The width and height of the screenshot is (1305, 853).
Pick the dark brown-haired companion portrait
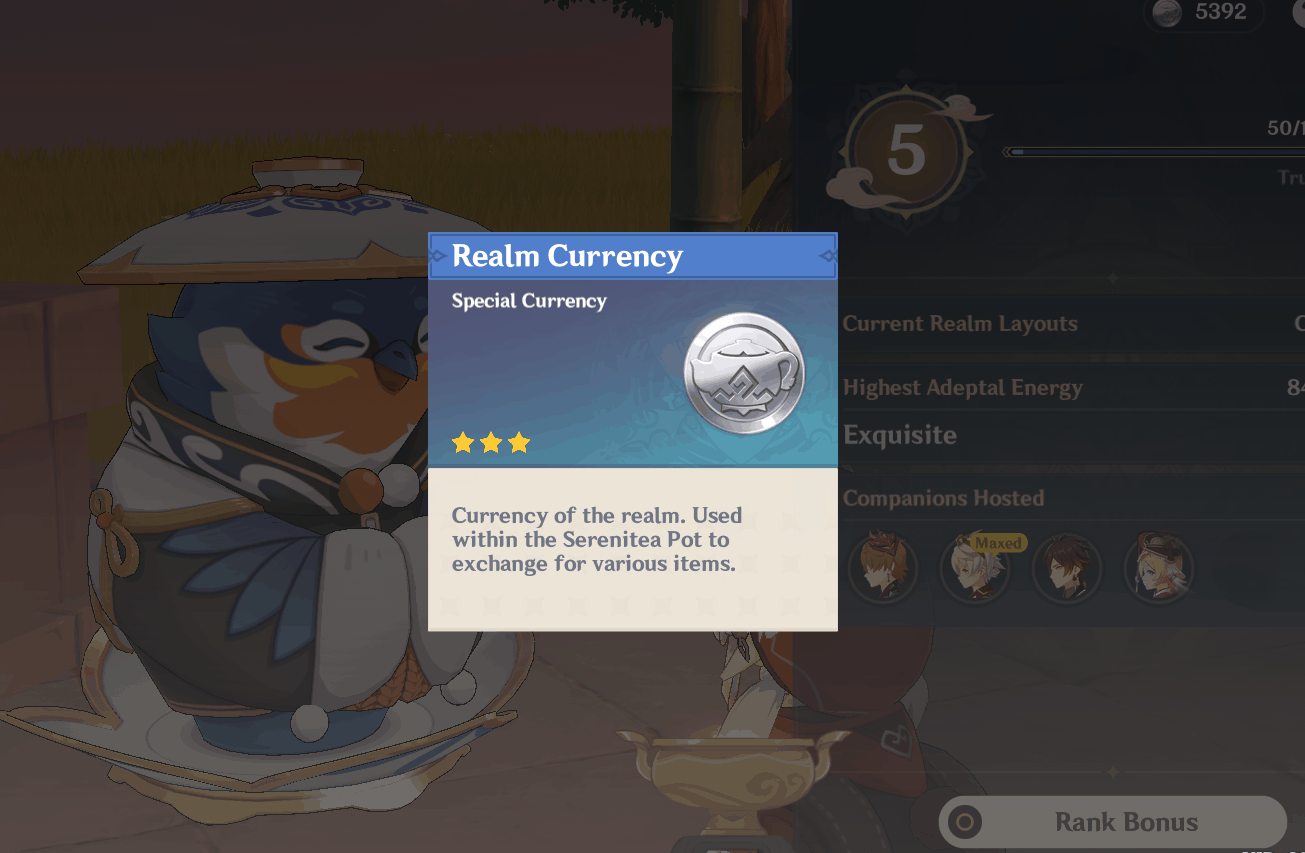[1067, 568]
